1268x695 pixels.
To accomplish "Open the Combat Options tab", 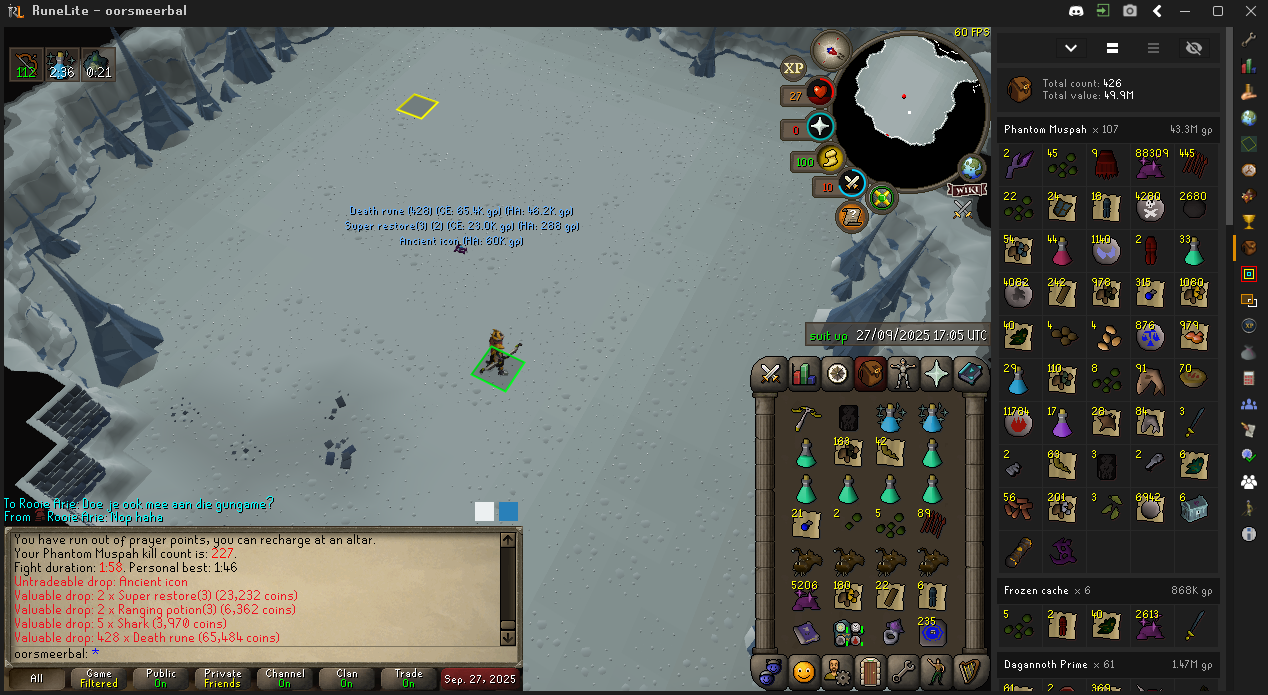I will pyautogui.click(x=771, y=374).
